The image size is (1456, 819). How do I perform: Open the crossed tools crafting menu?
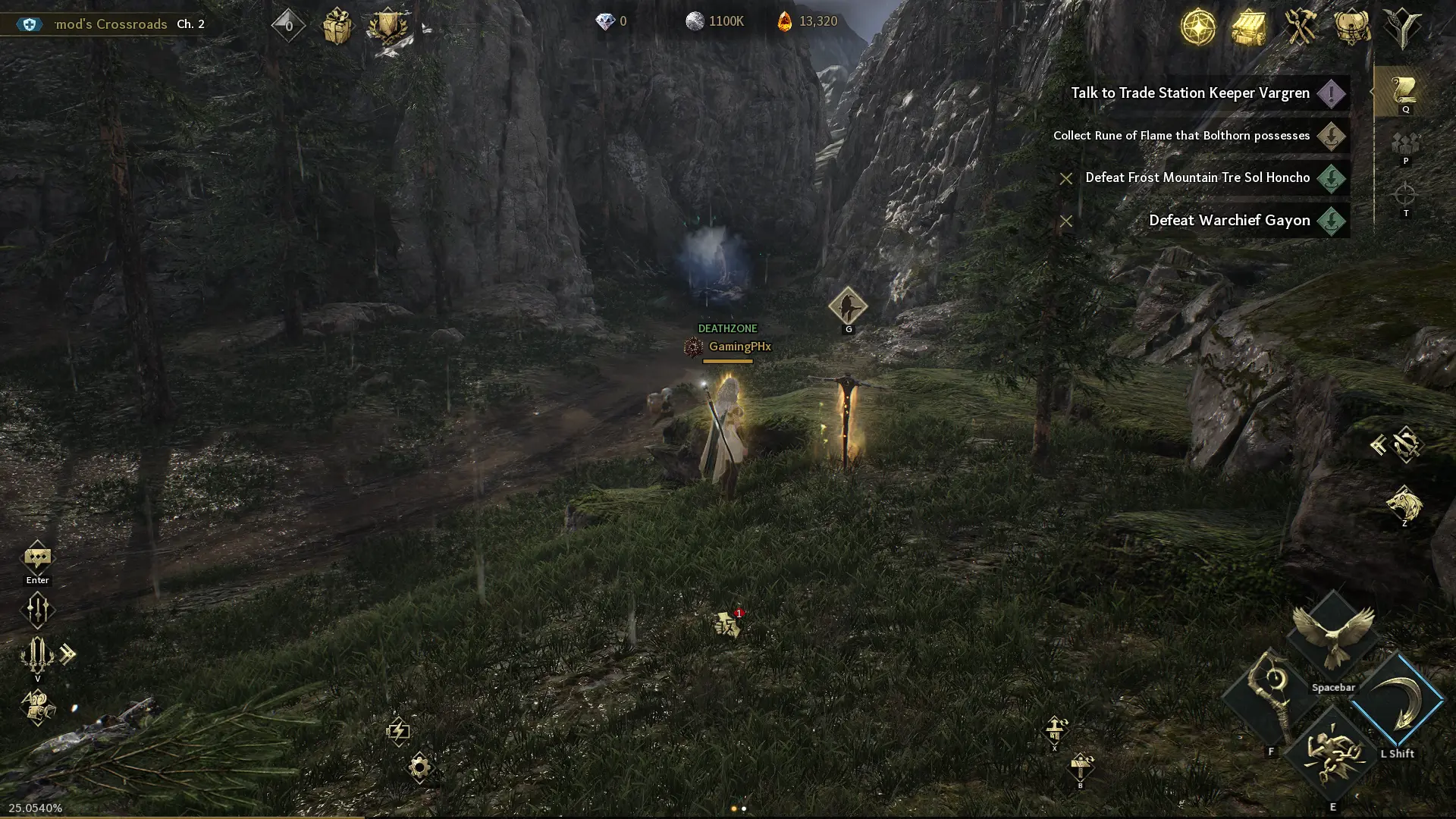[1300, 27]
